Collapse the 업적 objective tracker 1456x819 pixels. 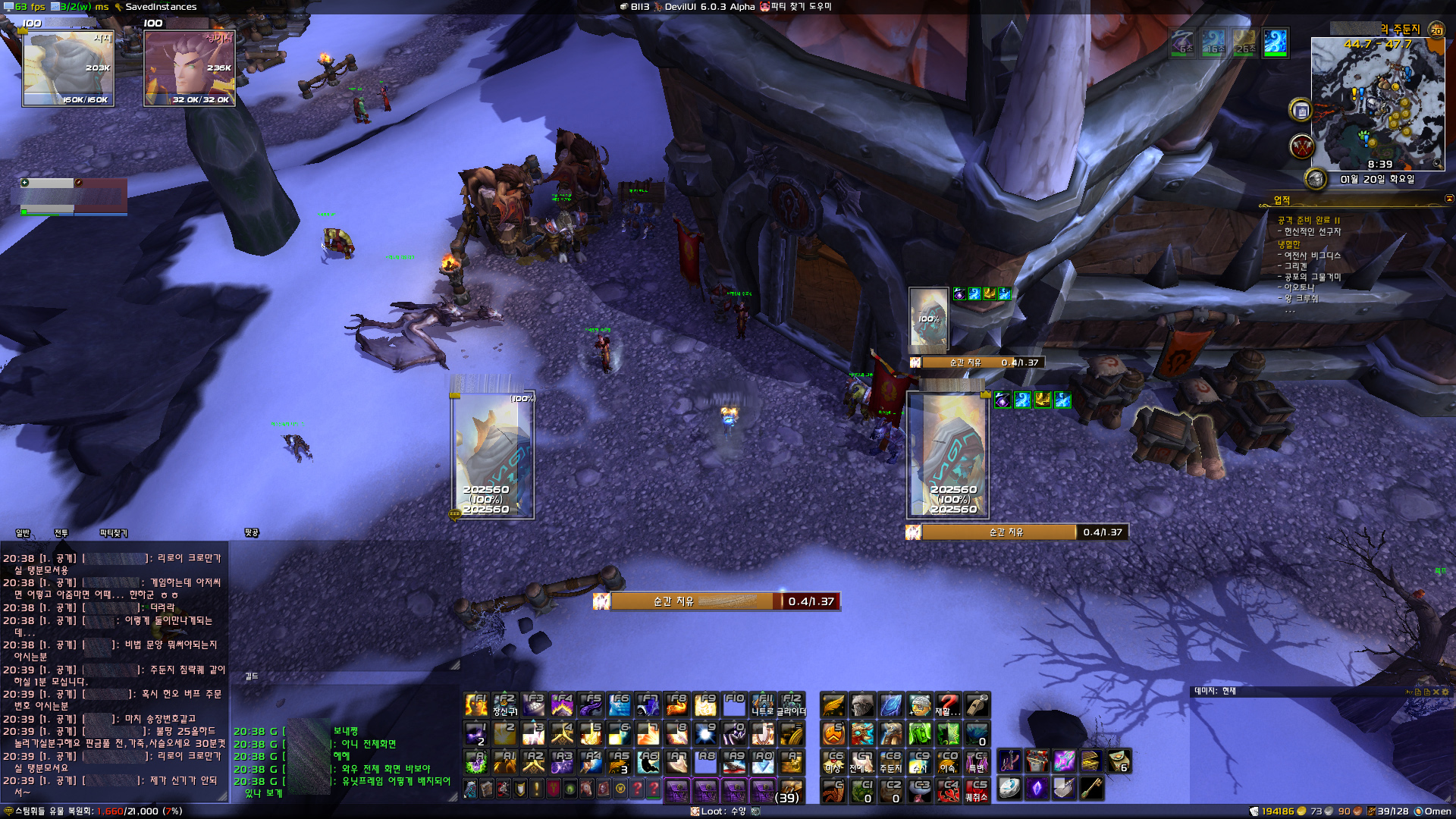pyautogui.click(x=1448, y=199)
